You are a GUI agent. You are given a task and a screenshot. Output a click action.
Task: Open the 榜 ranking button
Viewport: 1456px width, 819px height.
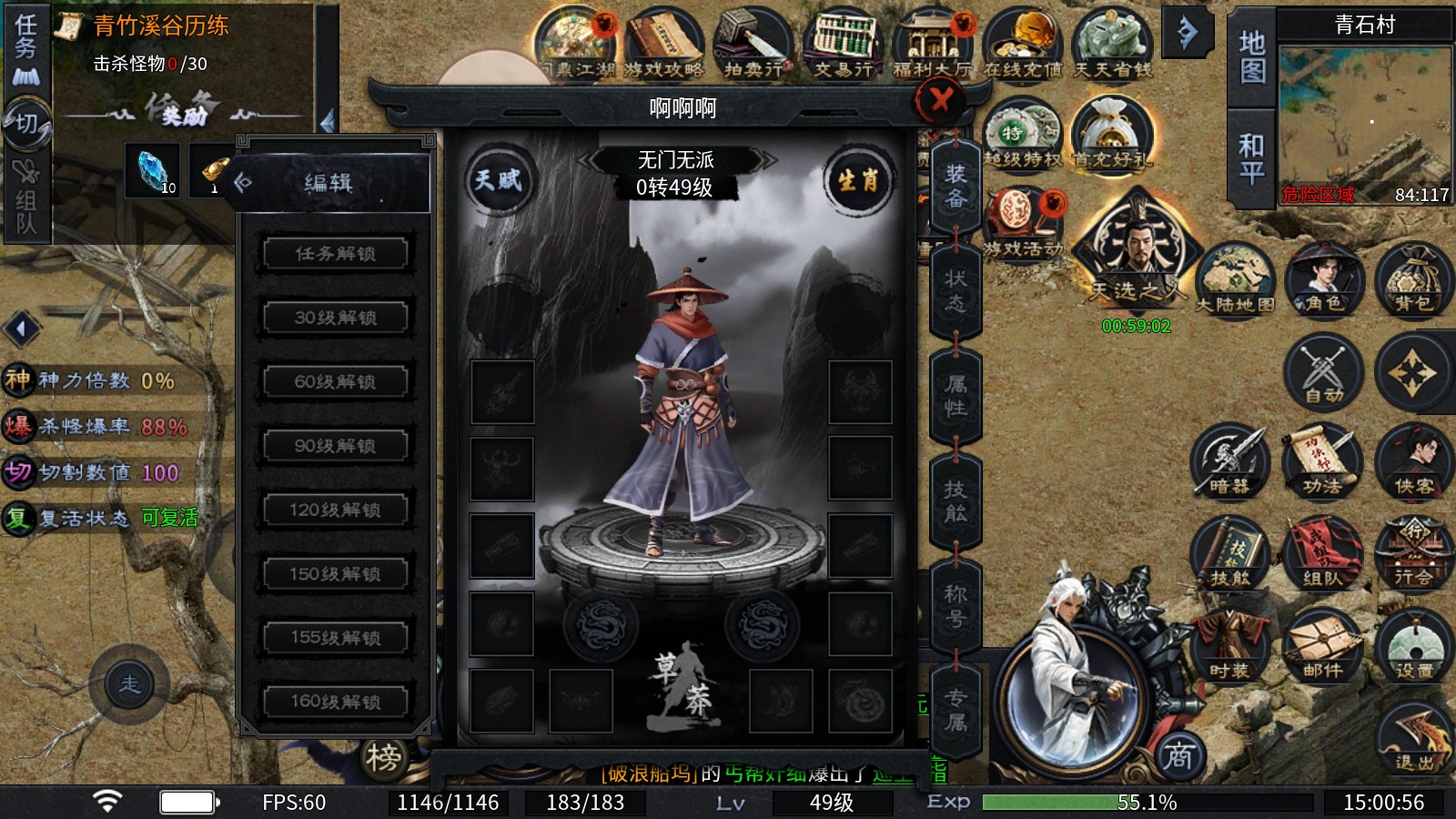383,757
